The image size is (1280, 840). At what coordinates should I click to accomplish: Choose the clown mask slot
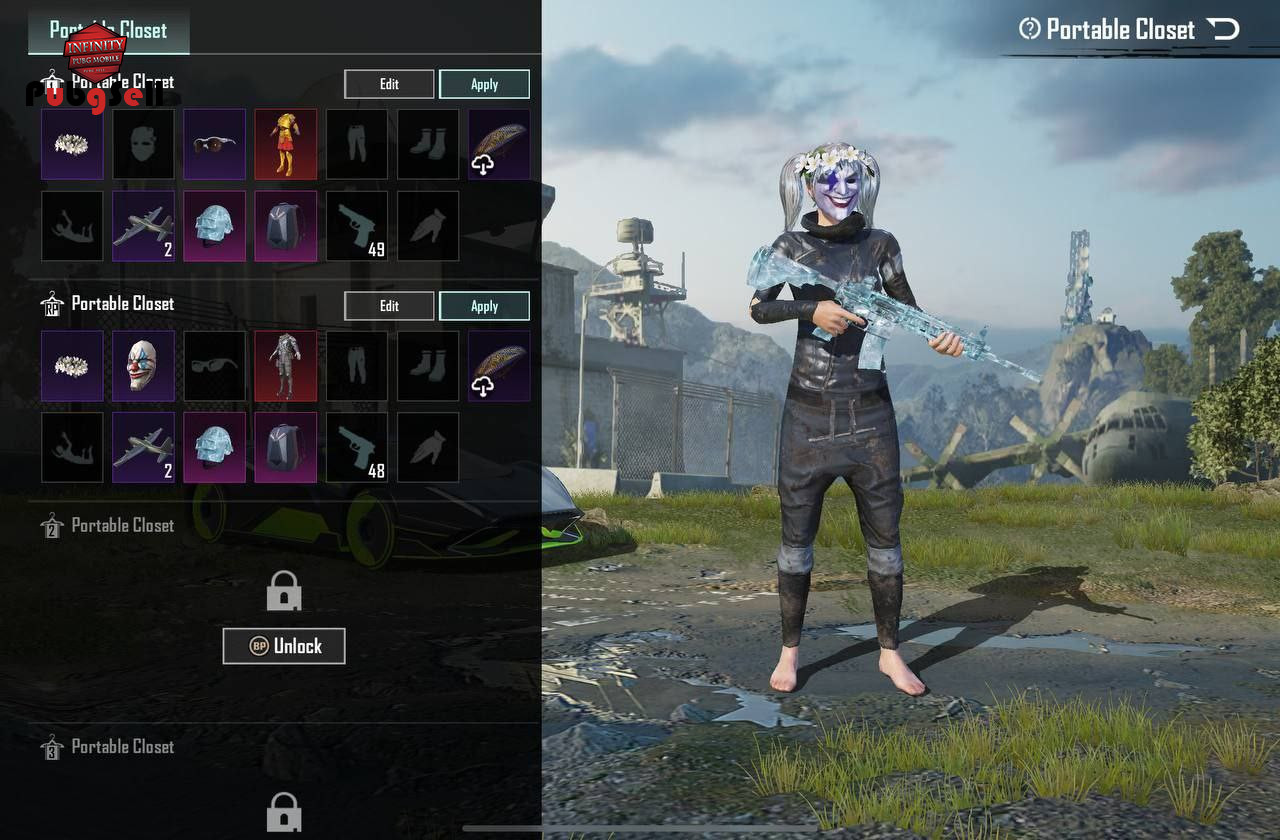point(143,366)
